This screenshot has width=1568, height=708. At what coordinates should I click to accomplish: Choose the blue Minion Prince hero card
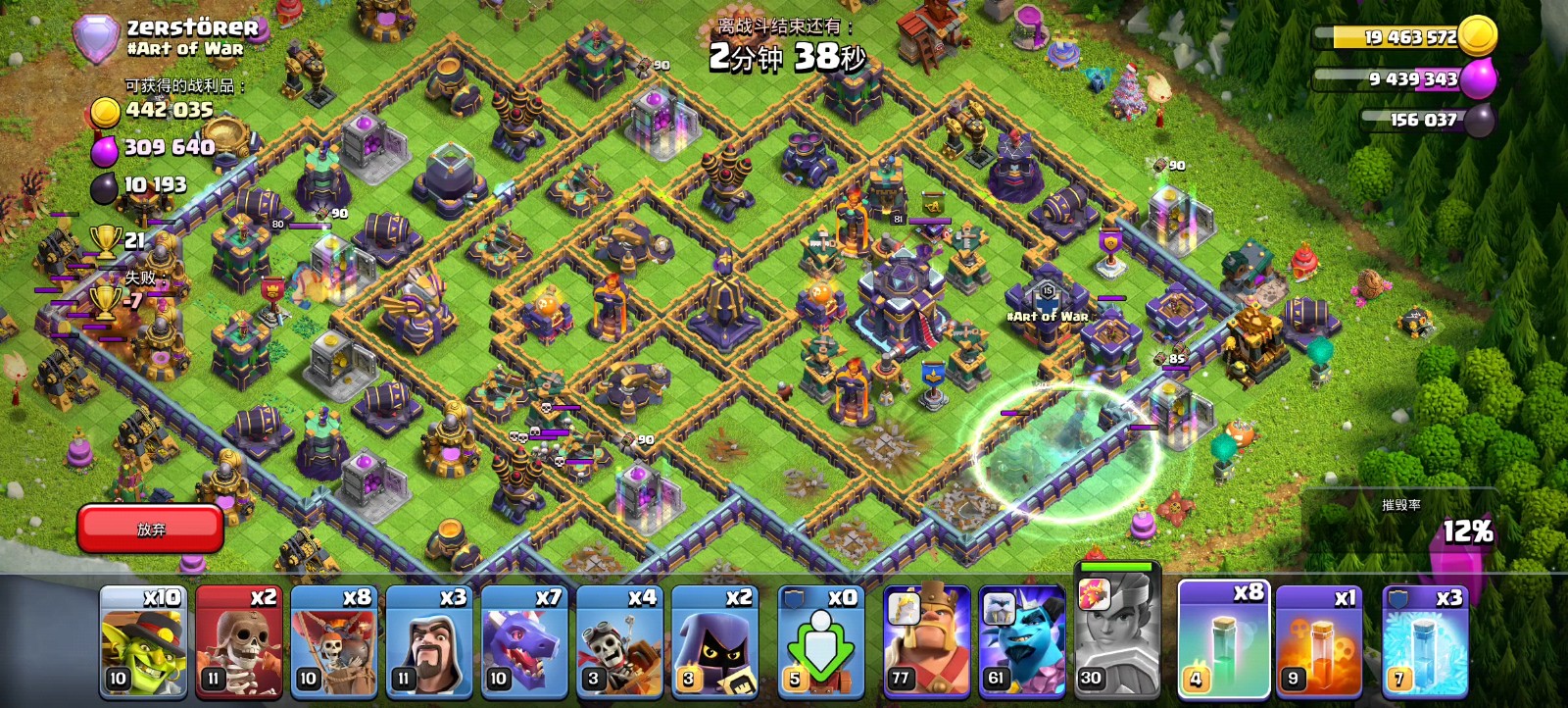tap(1022, 642)
